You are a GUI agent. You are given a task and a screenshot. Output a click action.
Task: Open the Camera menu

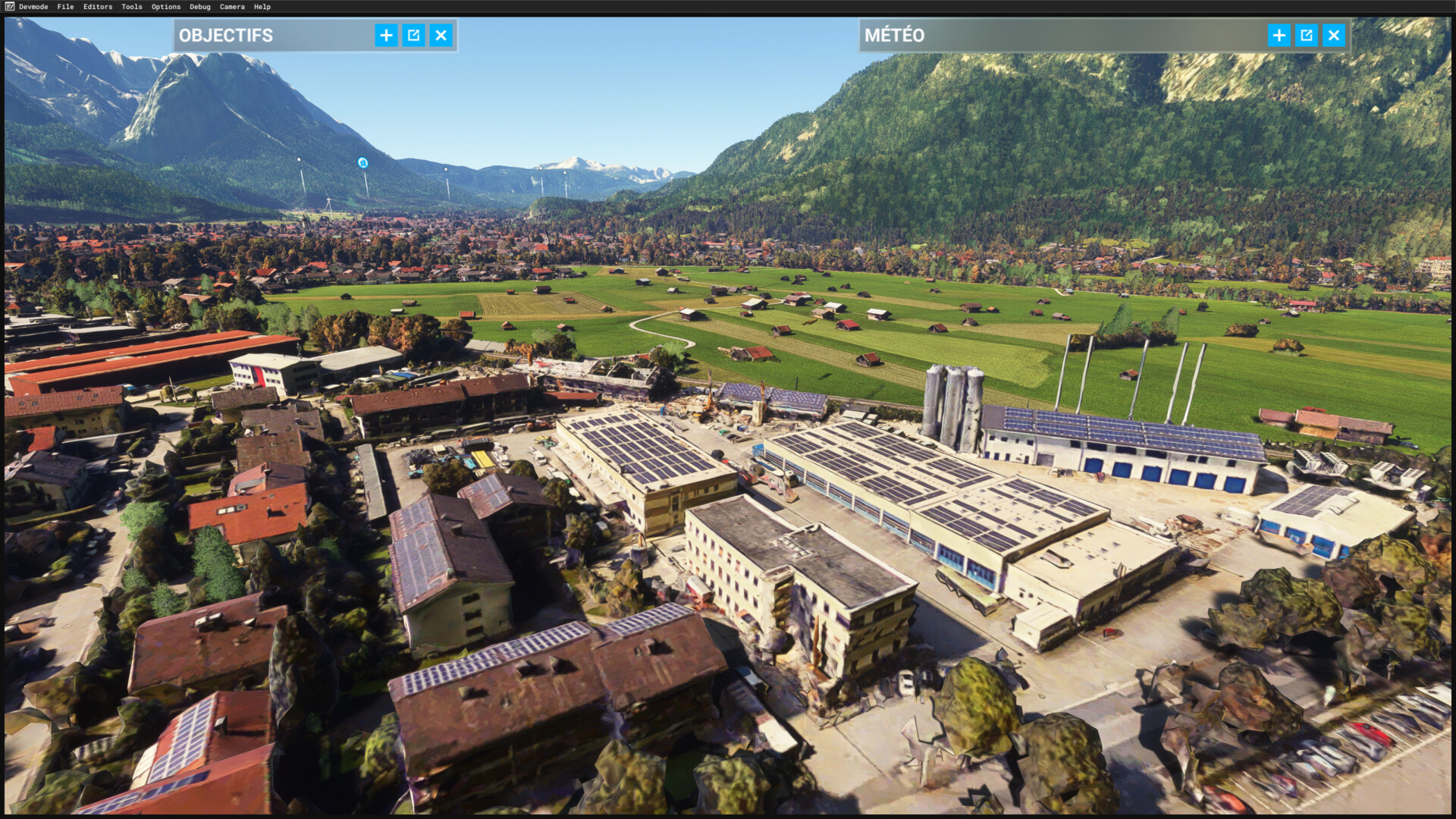[x=232, y=7]
